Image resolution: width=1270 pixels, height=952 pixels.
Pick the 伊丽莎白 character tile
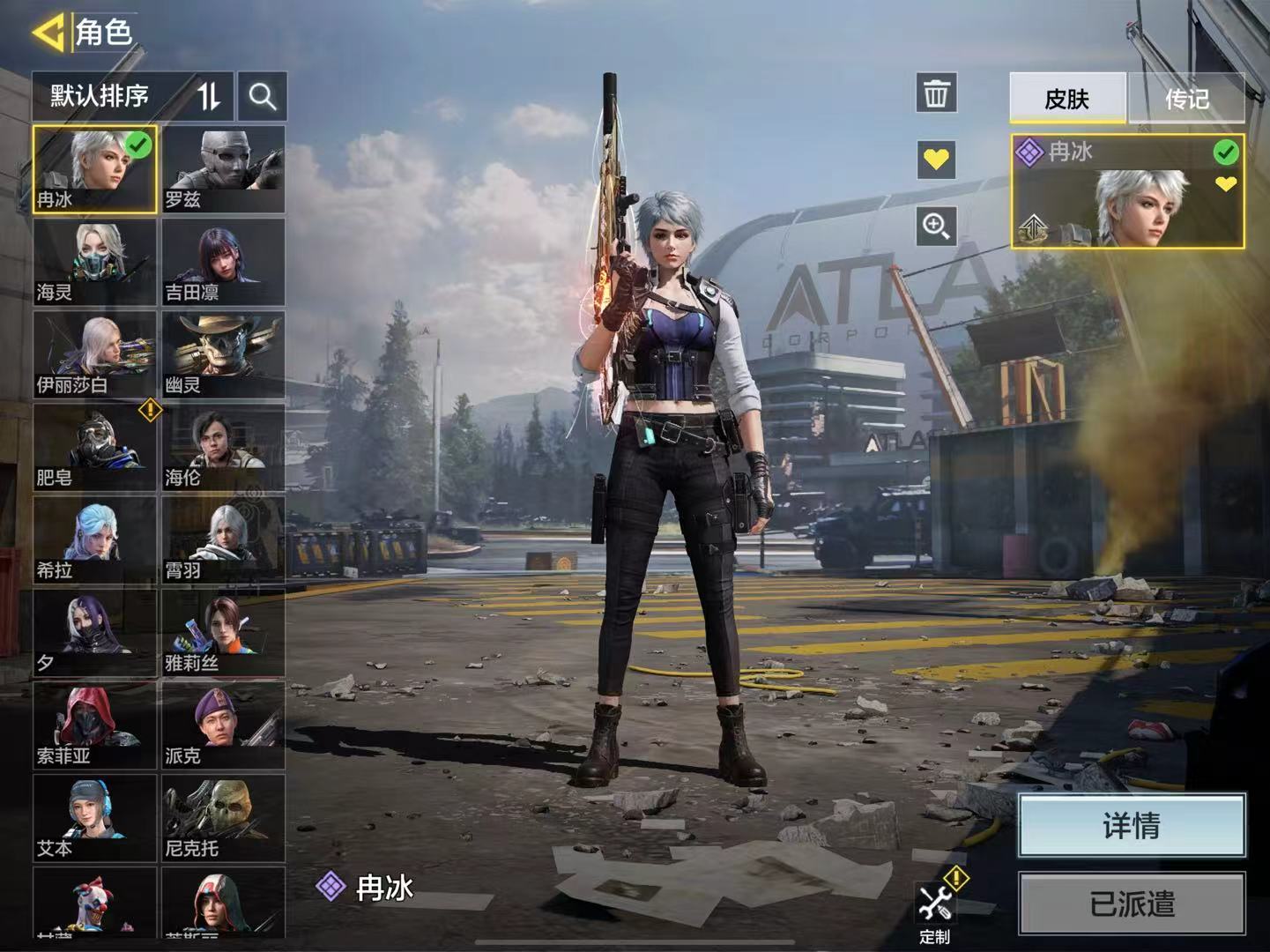click(x=95, y=354)
